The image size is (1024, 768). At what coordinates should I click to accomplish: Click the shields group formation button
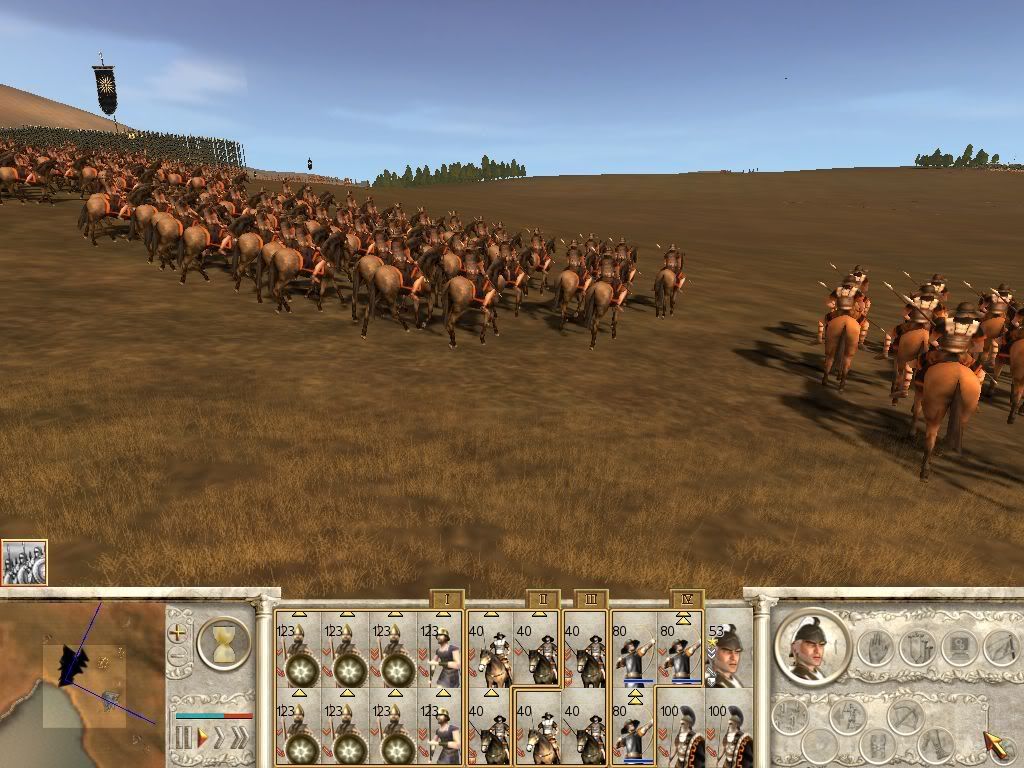[919, 649]
